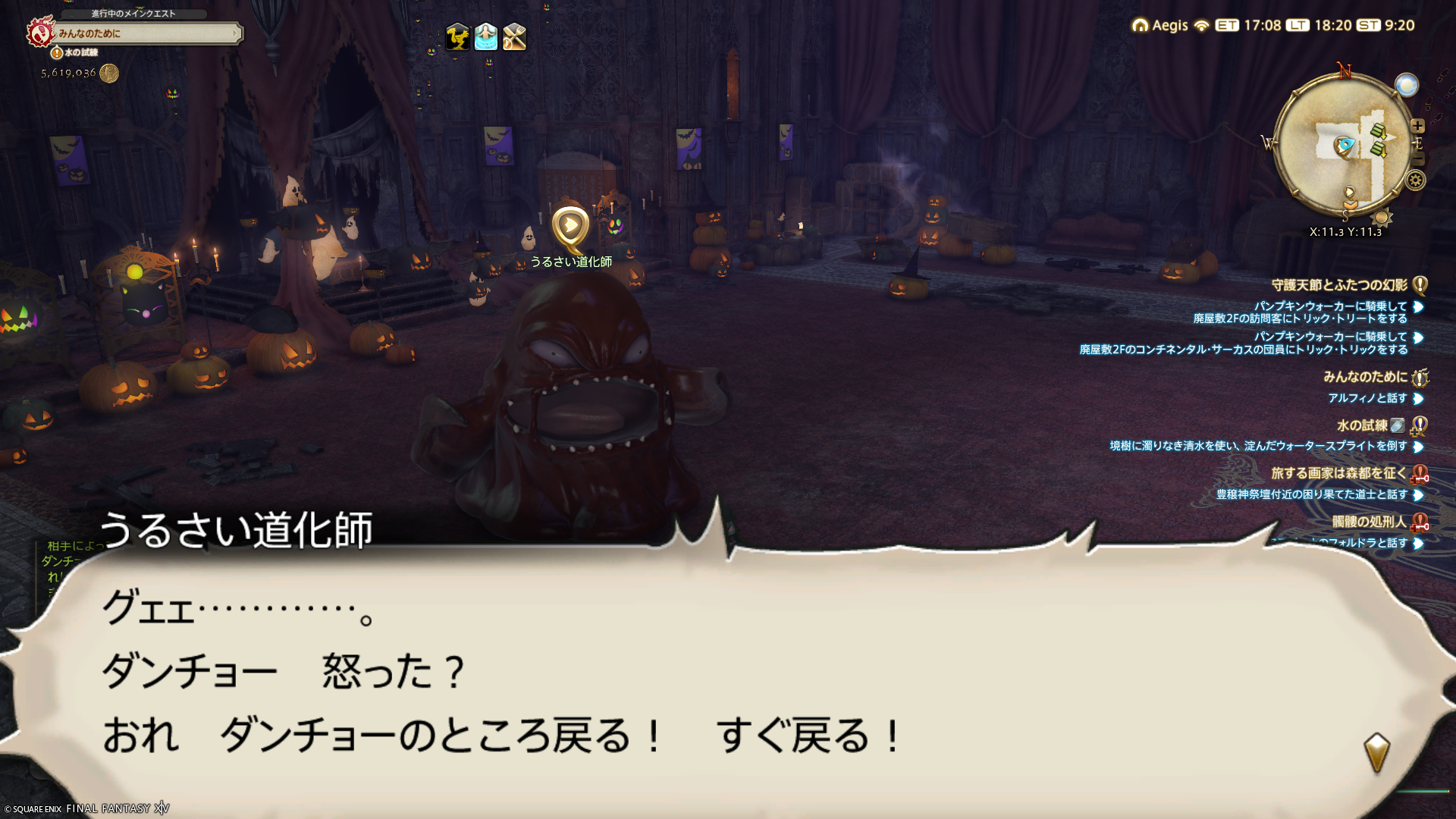Click the gil currency coin icon
Viewport: 1456px width, 819px height.
[x=109, y=73]
